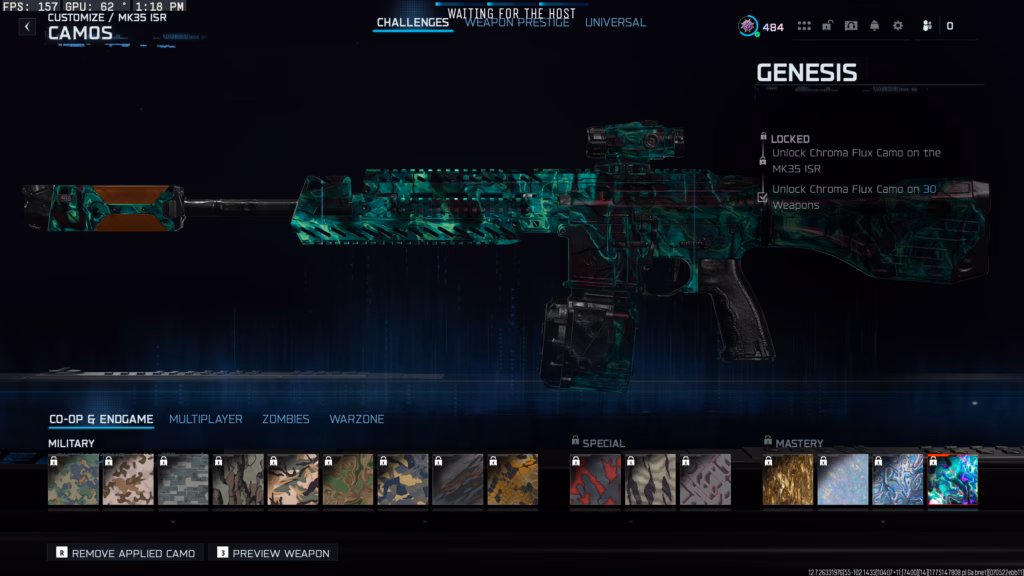View the Zombies camo category
Viewport: 1024px width, 576px height.
pyautogui.click(x=285, y=419)
